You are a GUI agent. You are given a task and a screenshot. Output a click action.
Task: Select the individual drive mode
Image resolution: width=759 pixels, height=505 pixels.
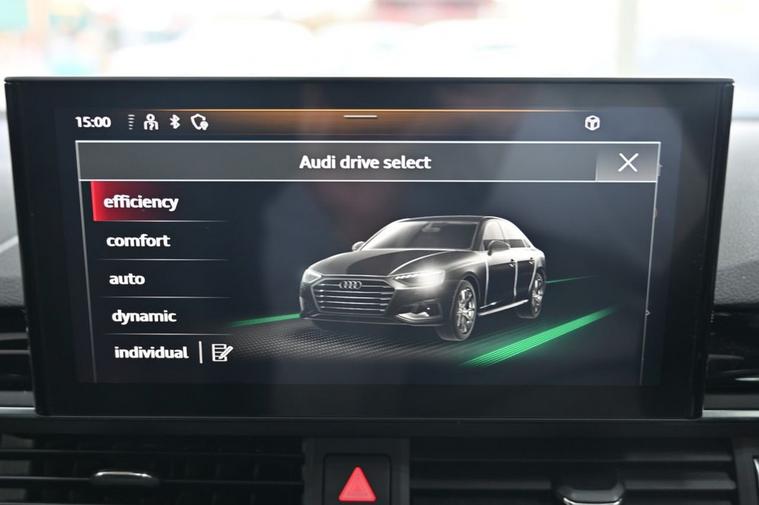coord(151,353)
